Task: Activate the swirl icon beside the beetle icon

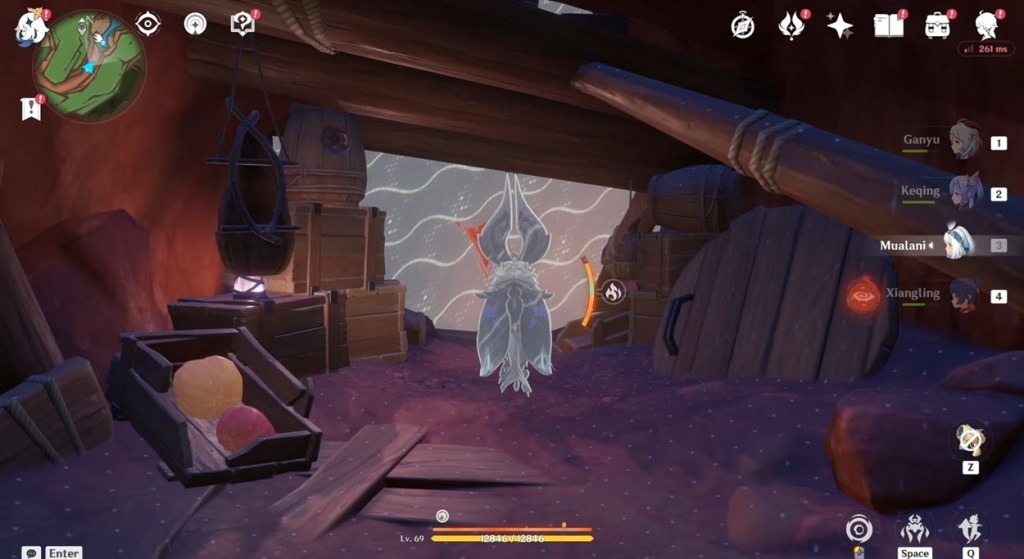Action: tap(858, 528)
